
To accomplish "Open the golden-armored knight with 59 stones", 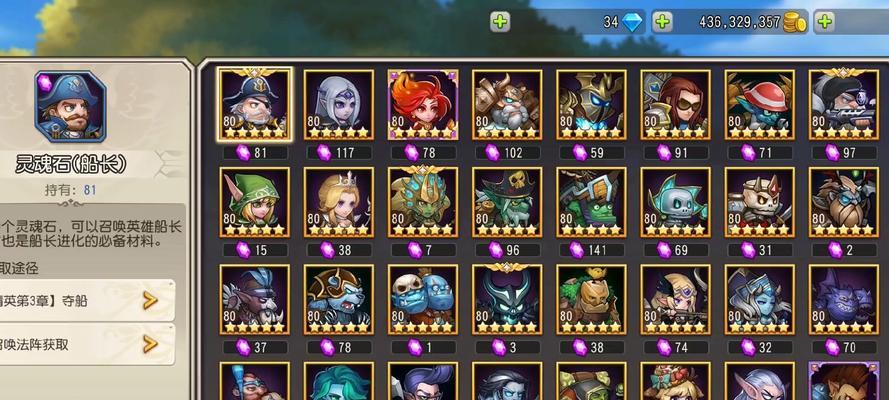I will (x=591, y=105).
